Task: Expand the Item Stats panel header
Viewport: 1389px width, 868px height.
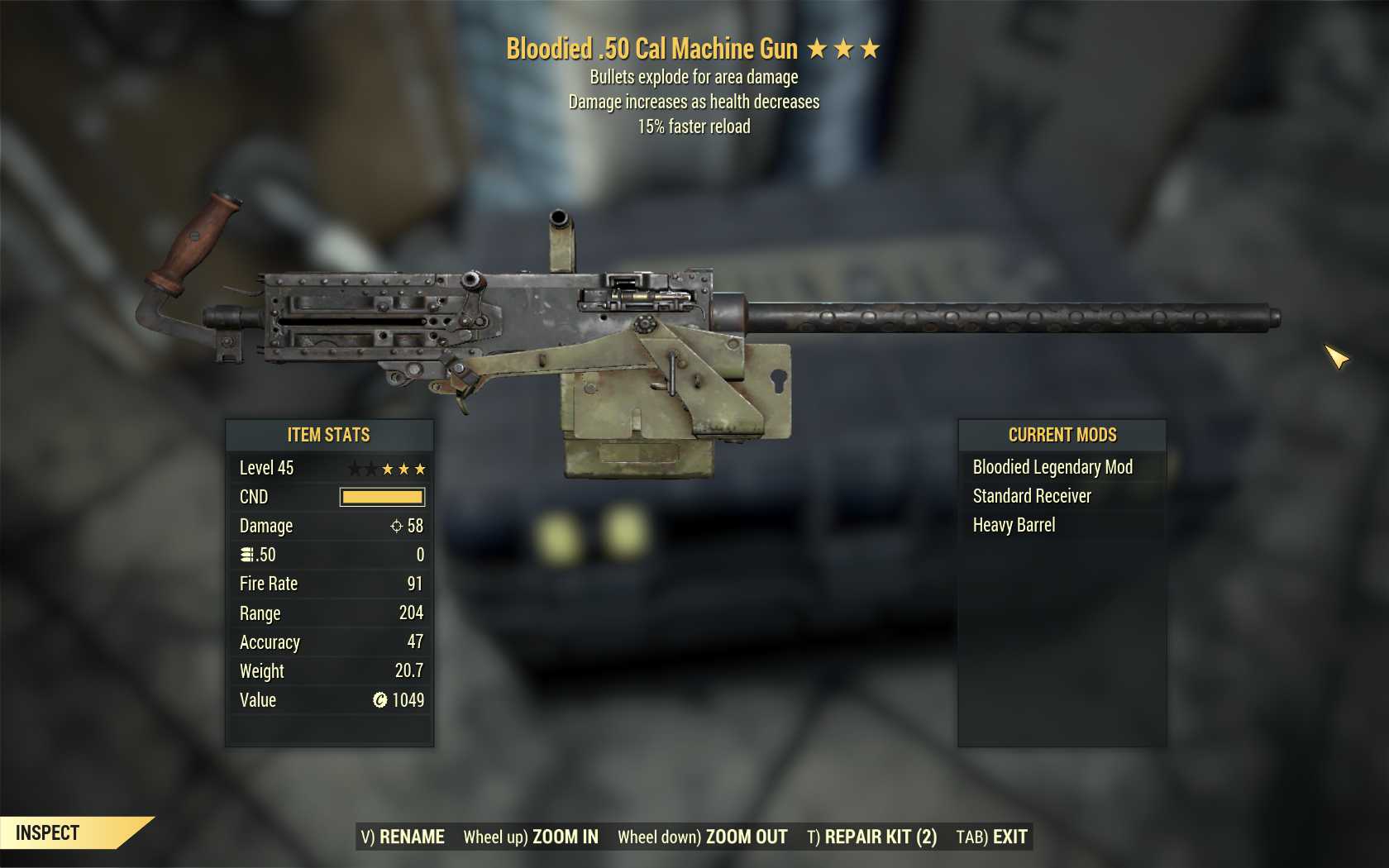Action: coord(328,435)
